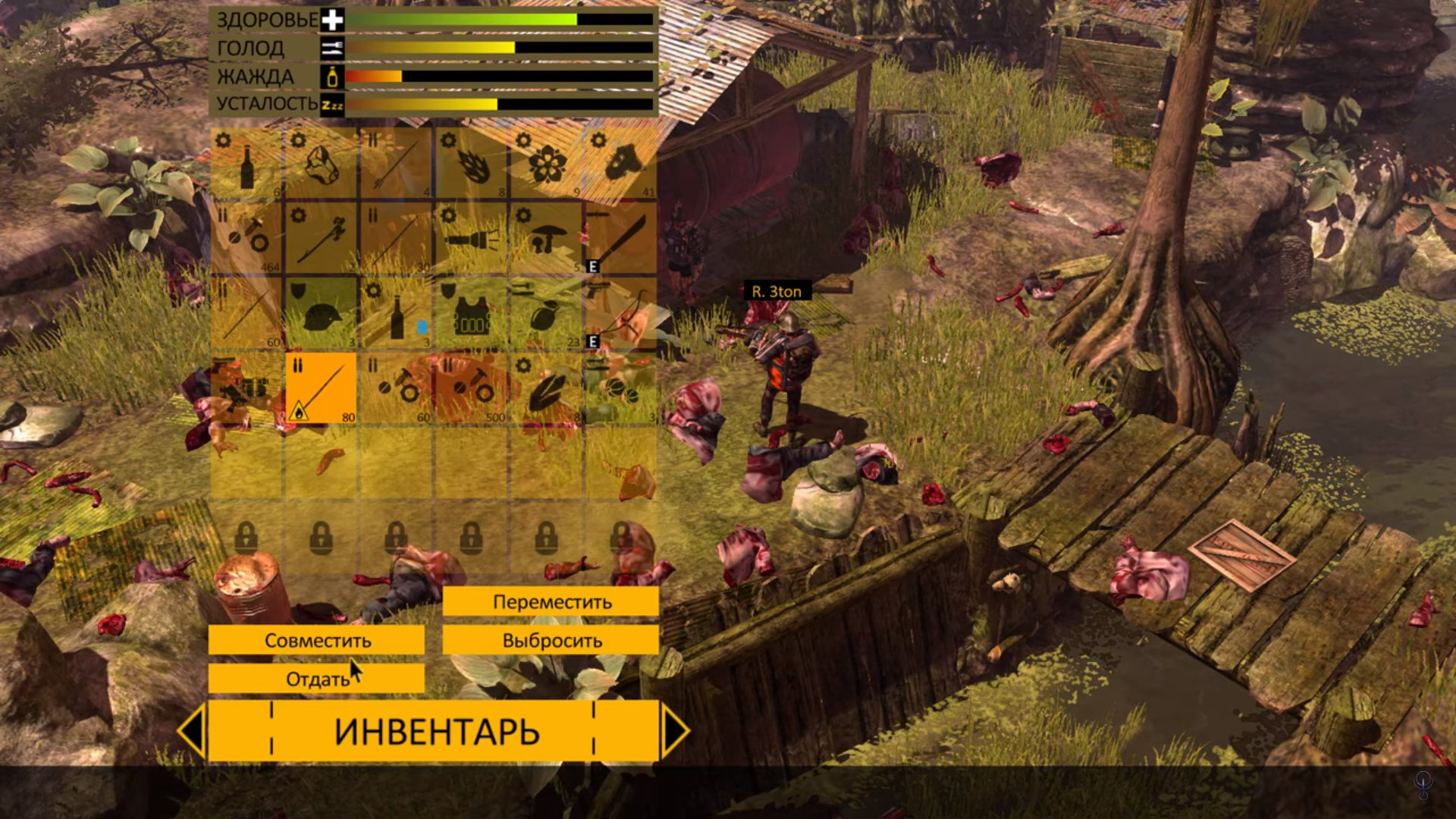Select the bottle slot with blue marker
This screenshot has height=819, width=1456.
tap(396, 313)
